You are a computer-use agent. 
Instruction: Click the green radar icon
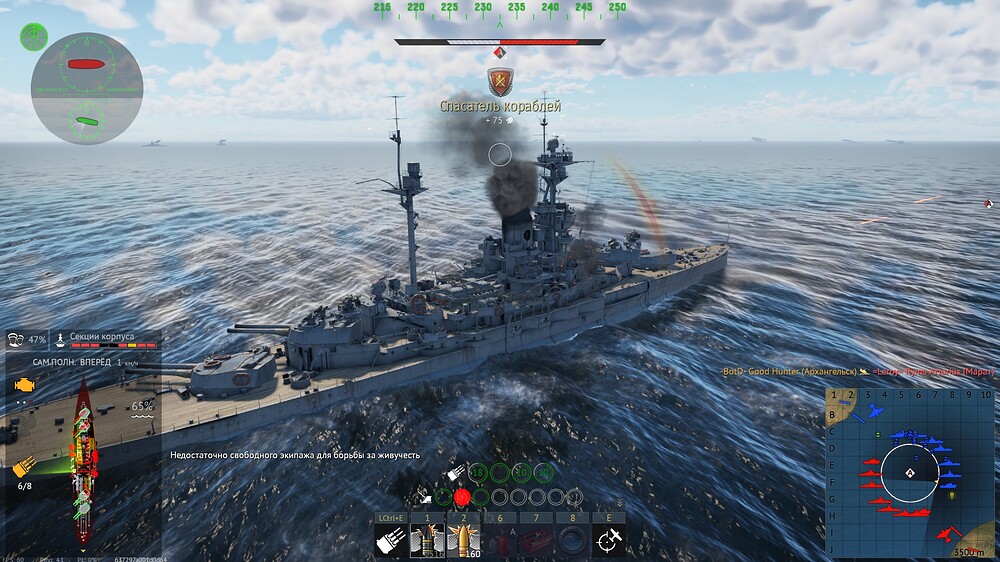(x=33, y=37)
